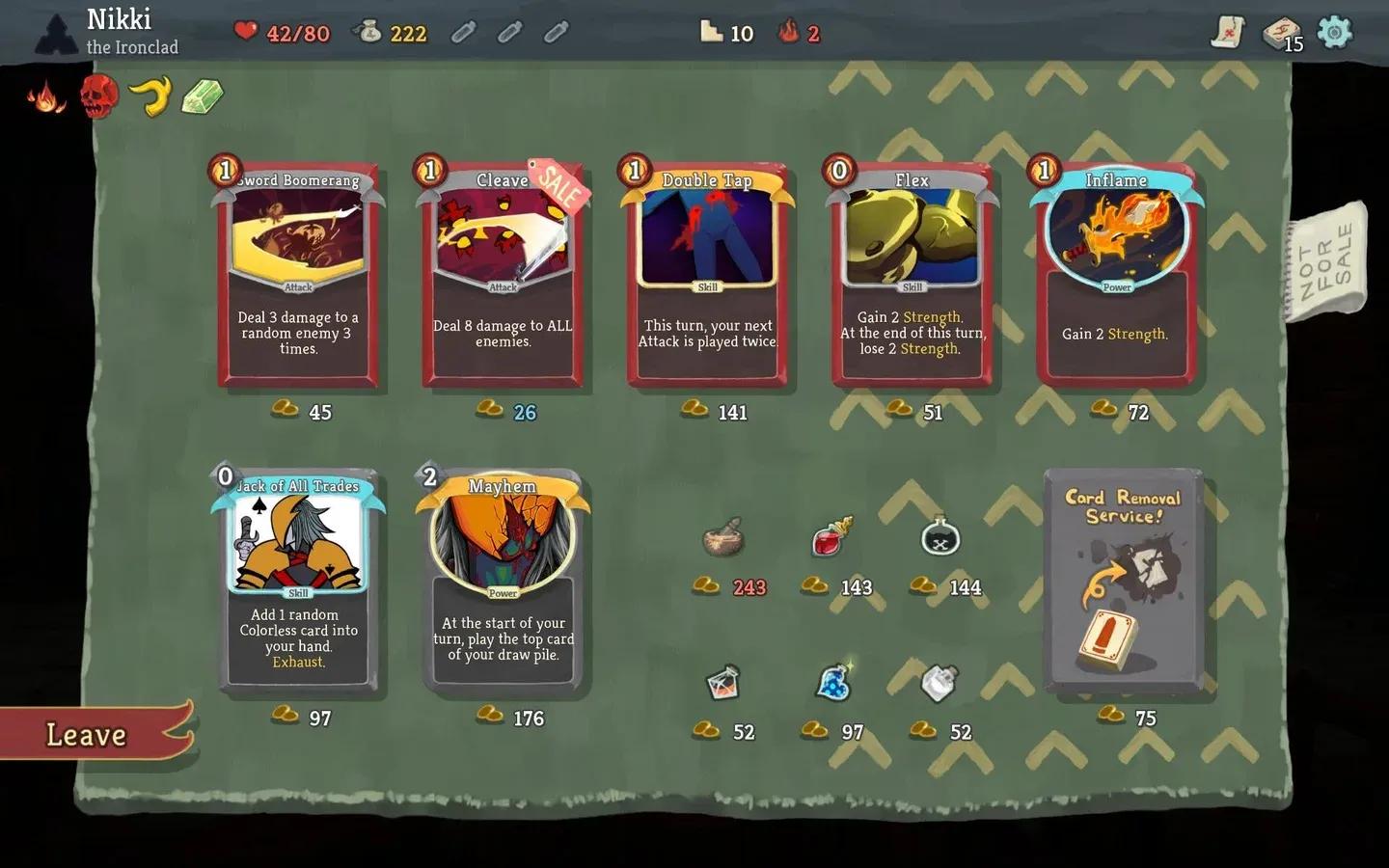This screenshot has width=1389, height=868.
Task: Select the yellow horn relic
Action: (x=151, y=95)
